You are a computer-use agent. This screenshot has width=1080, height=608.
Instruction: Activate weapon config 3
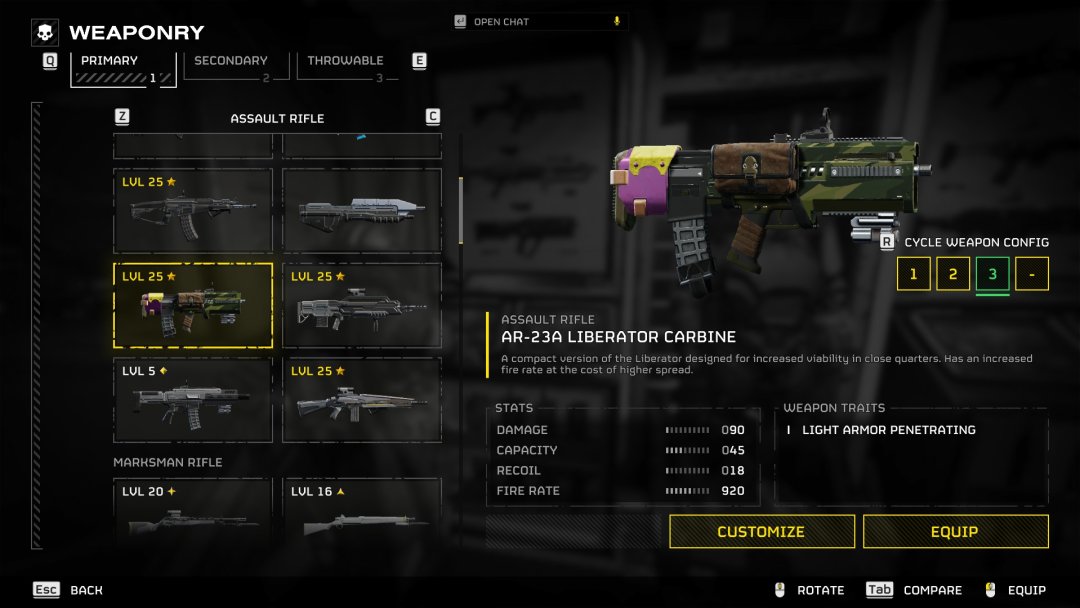(992, 274)
